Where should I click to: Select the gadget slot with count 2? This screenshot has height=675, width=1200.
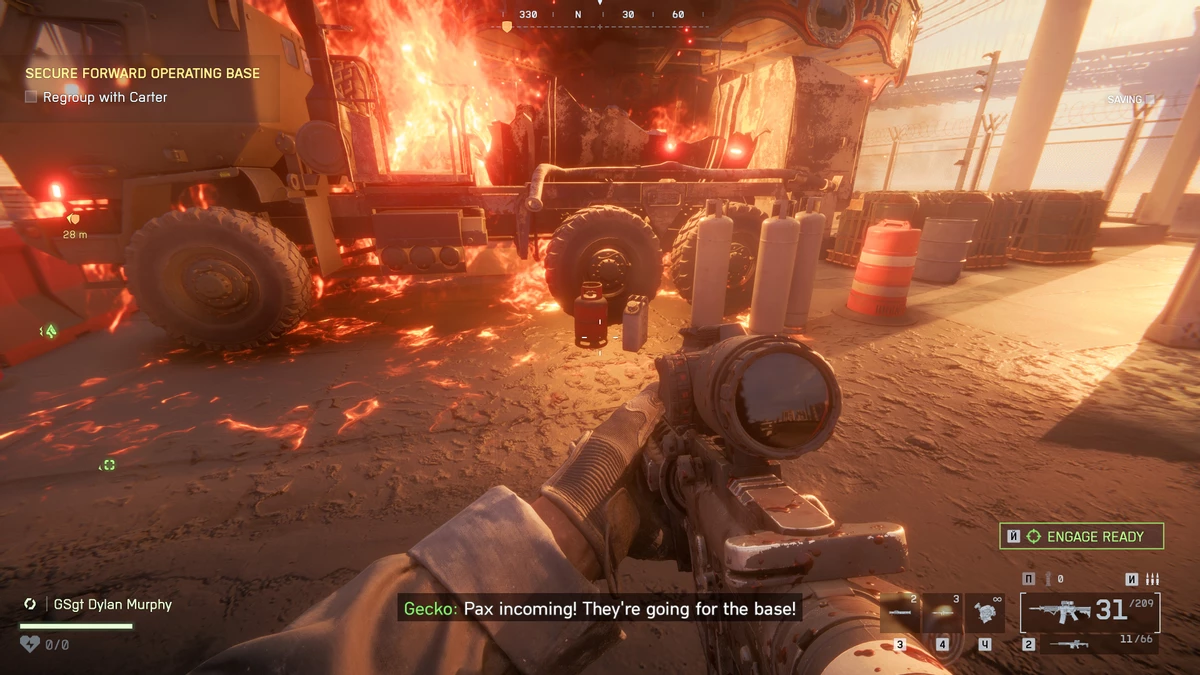[899, 614]
